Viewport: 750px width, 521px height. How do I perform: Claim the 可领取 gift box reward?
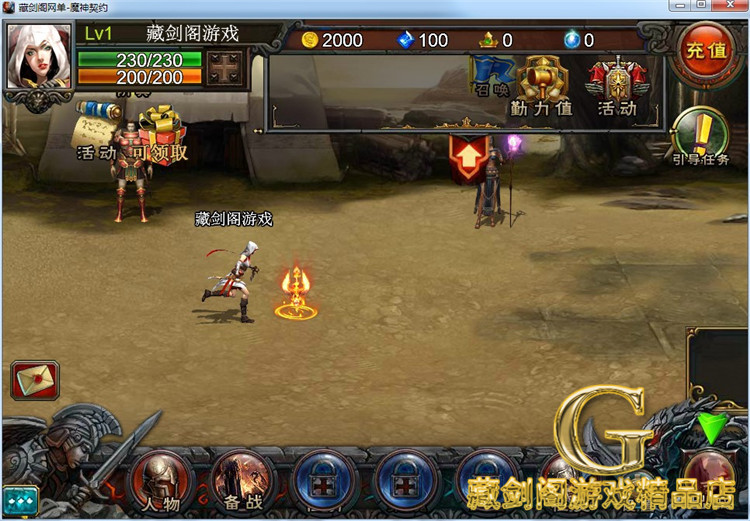(159, 131)
